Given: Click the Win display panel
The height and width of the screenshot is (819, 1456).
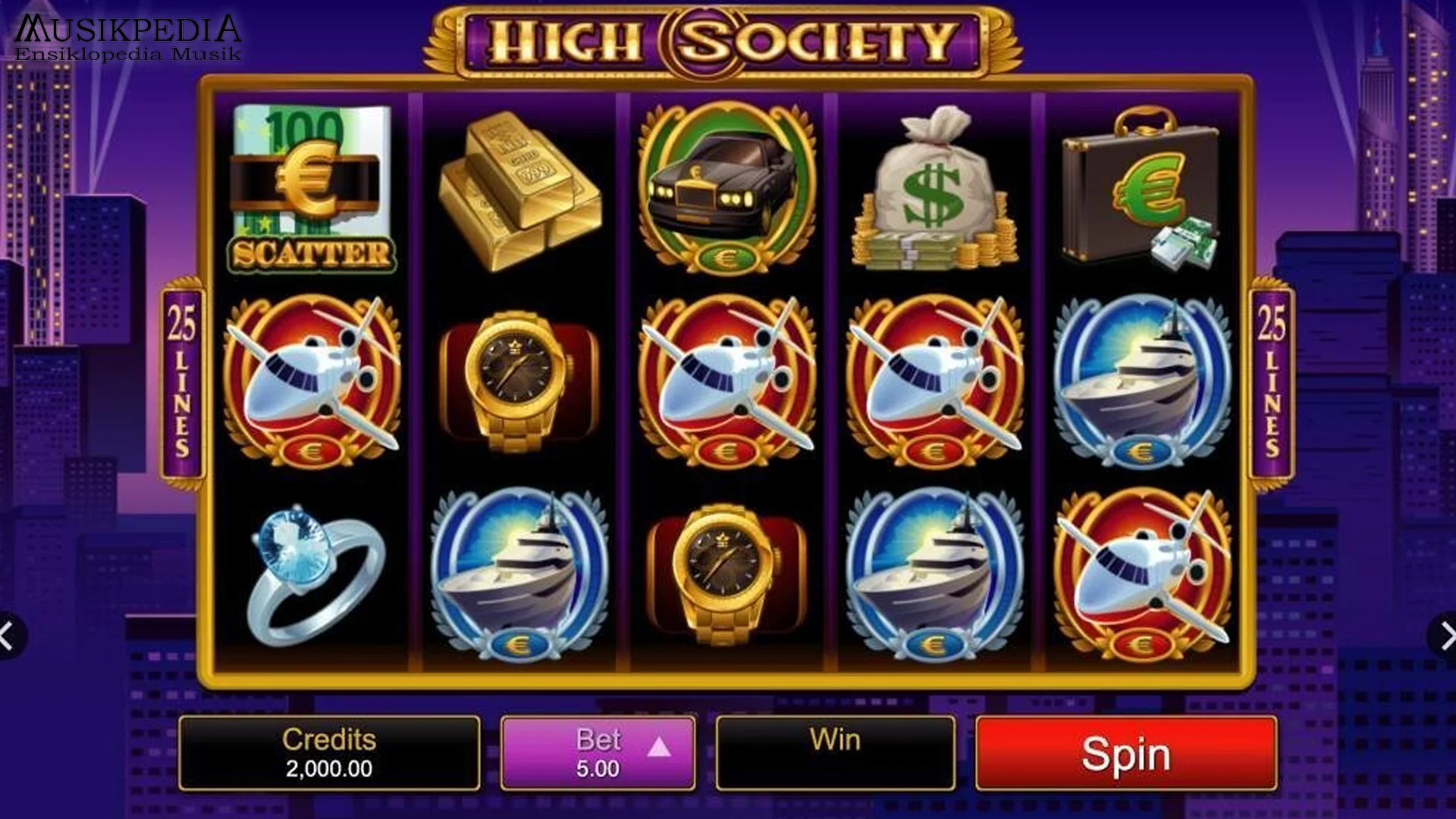Looking at the screenshot, I should [x=834, y=751].
